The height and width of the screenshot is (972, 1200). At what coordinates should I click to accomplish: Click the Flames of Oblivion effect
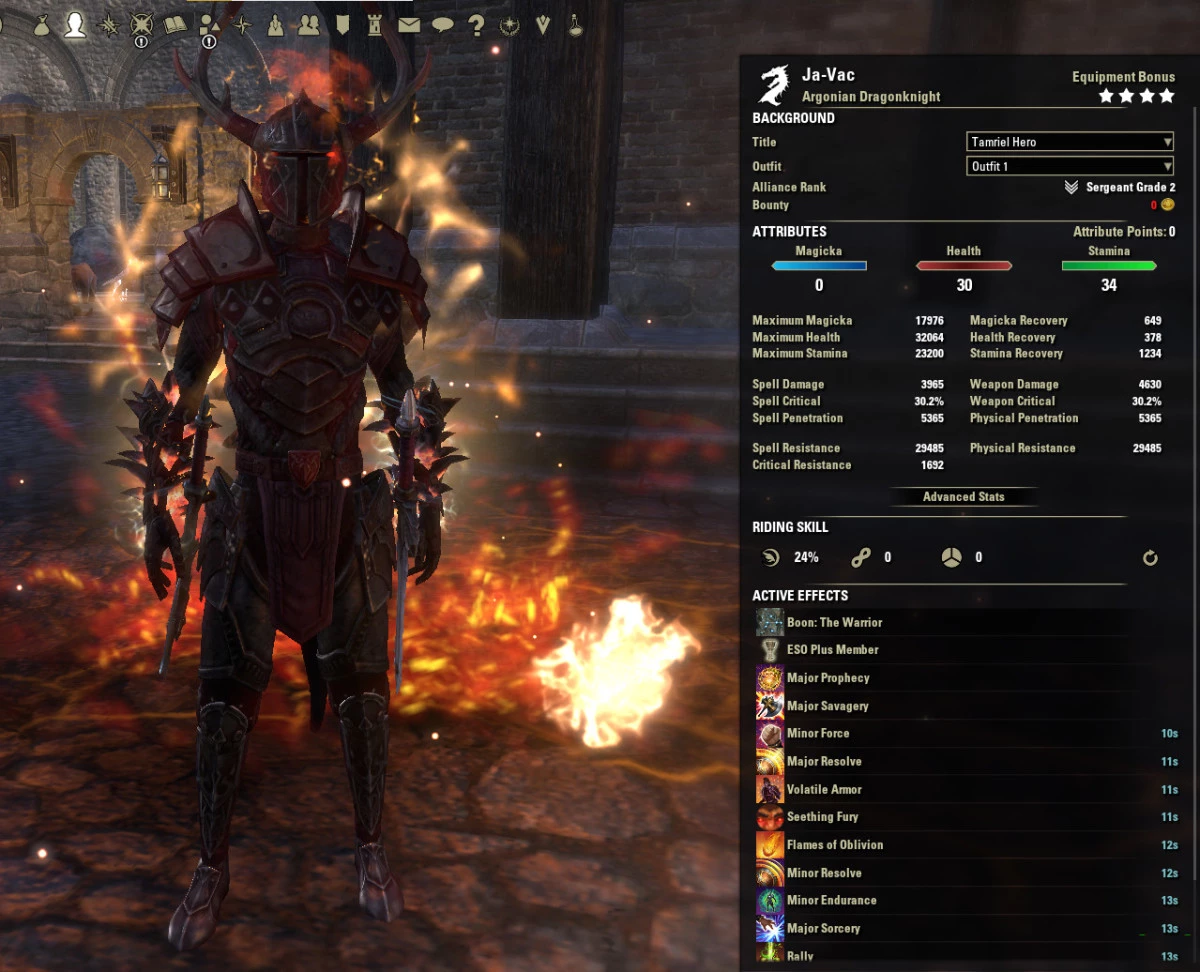tap(835, 845)
